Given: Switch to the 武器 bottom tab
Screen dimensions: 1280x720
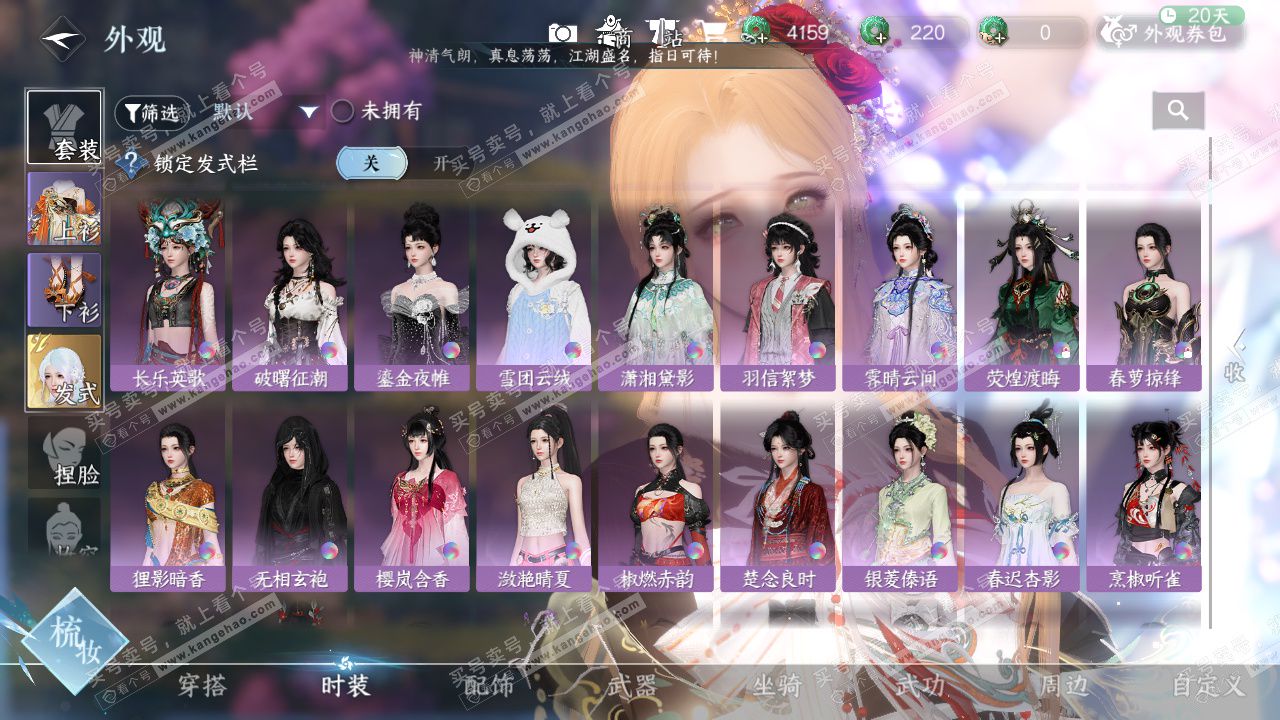Looking at the screenshot, I should [632, 686].
